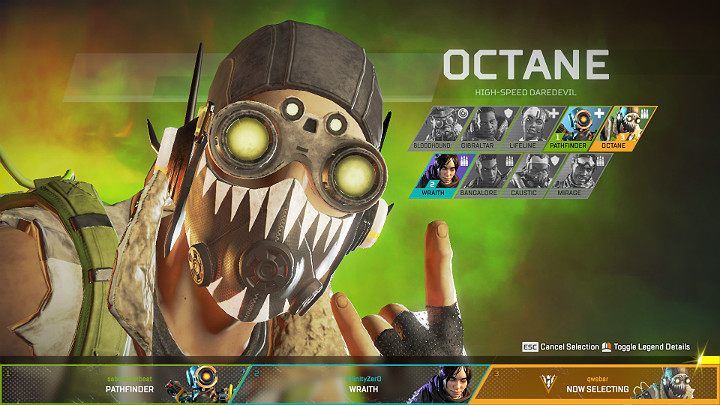Select the Bloodhound legend tile

(x=436, y=128)
